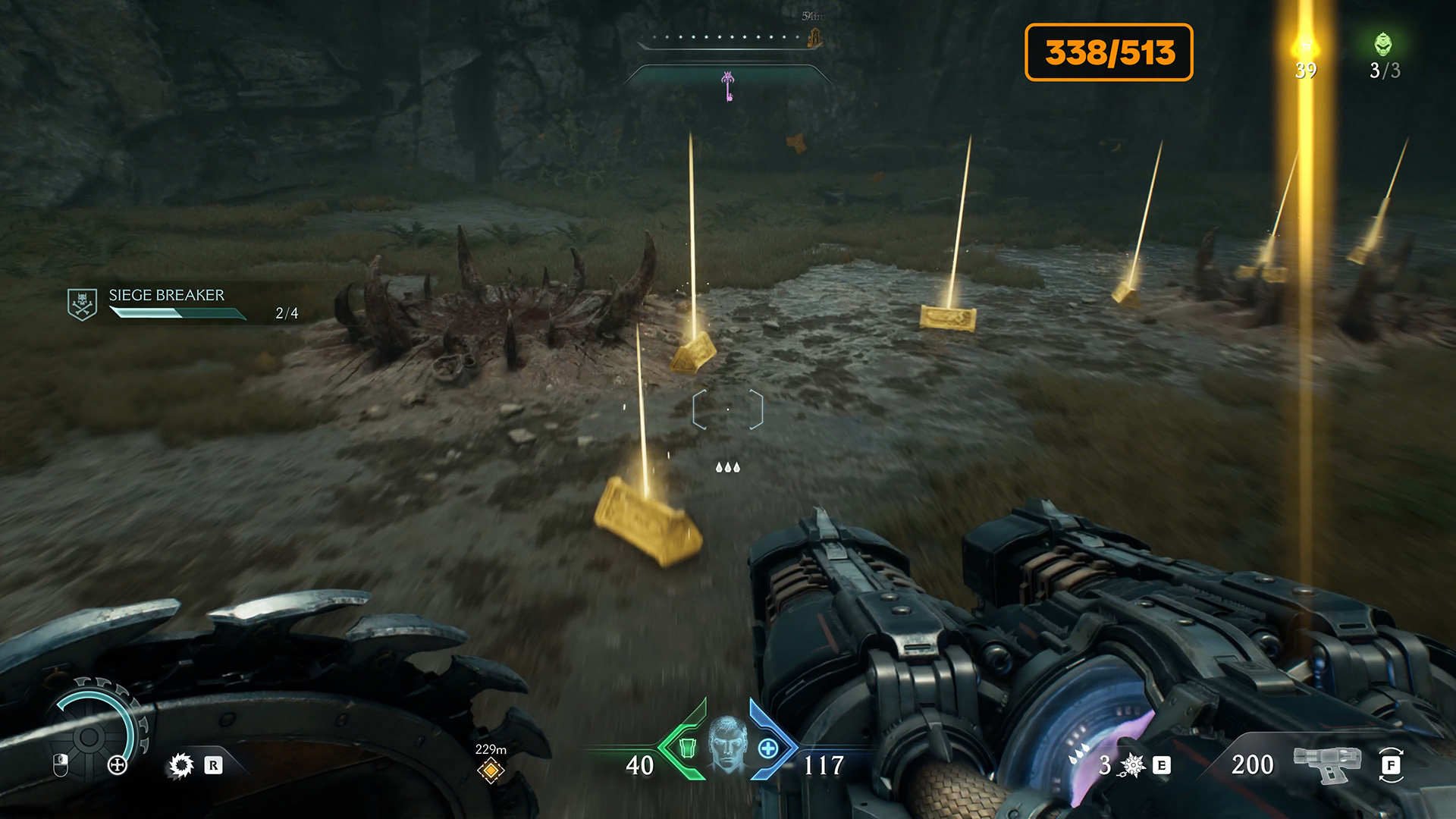1456x819 pixels.
Task: Select the blue health cross icon
Action: coord(768,748)
